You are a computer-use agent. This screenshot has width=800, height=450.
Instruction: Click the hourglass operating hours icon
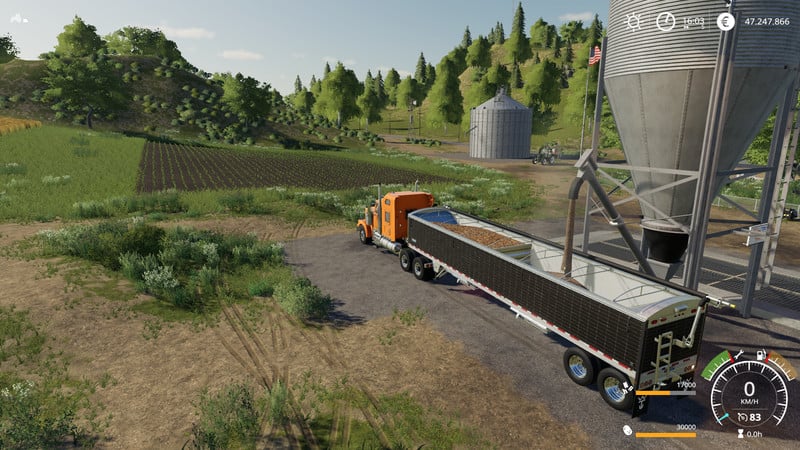pyautogui.click(x=741, y=433)
